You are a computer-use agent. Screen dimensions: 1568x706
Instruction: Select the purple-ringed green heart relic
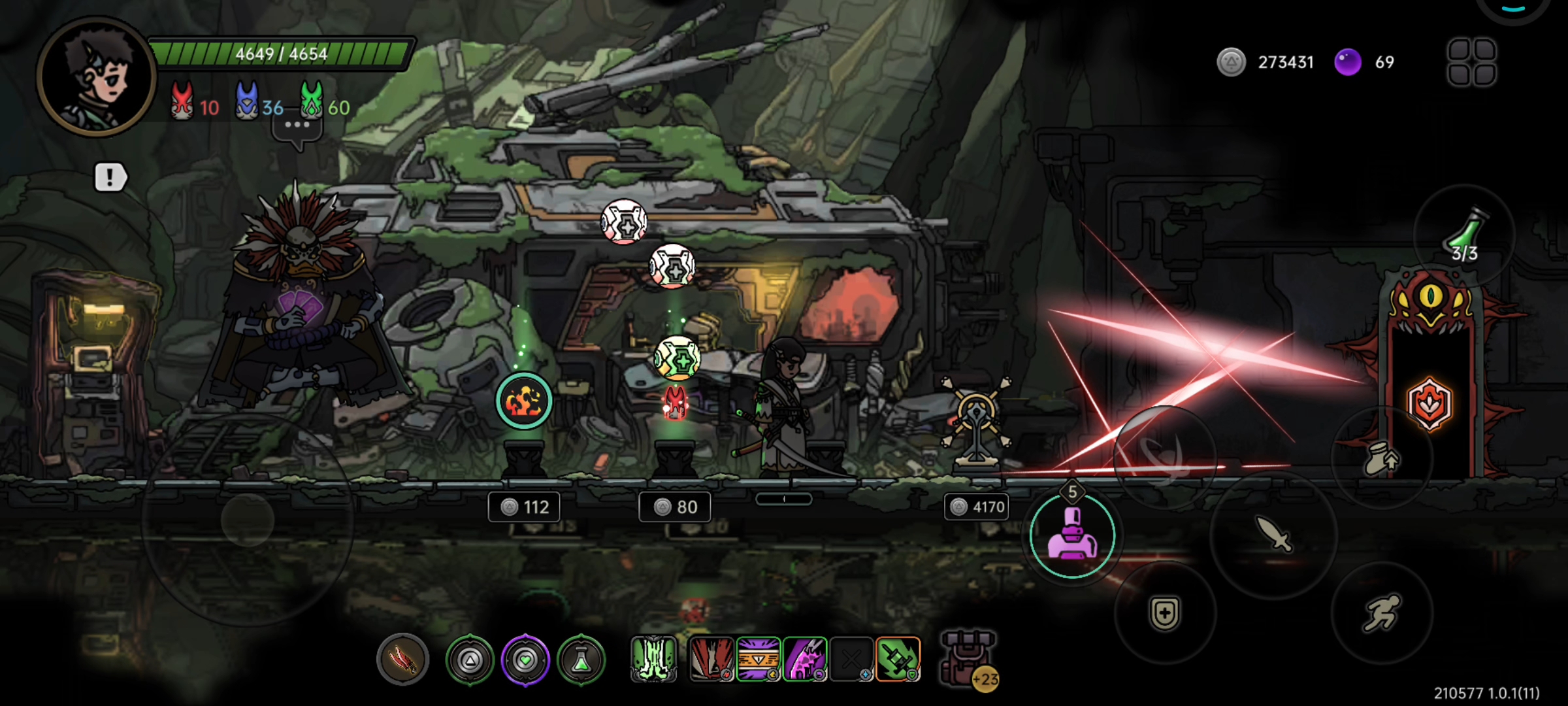525,660
